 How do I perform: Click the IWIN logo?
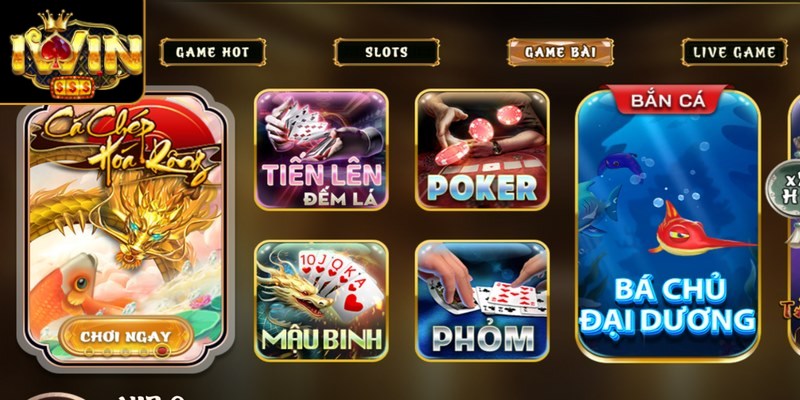click(x=72, y=52)
